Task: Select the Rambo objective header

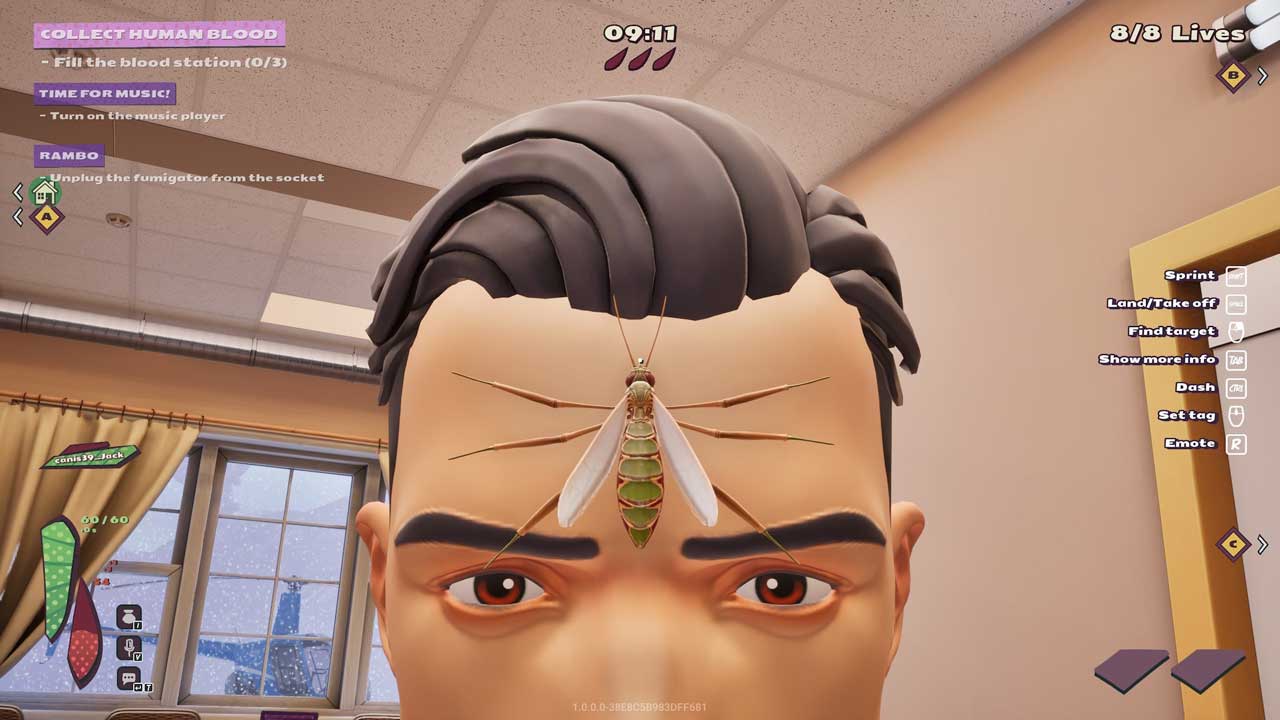Action: [69, 155]
